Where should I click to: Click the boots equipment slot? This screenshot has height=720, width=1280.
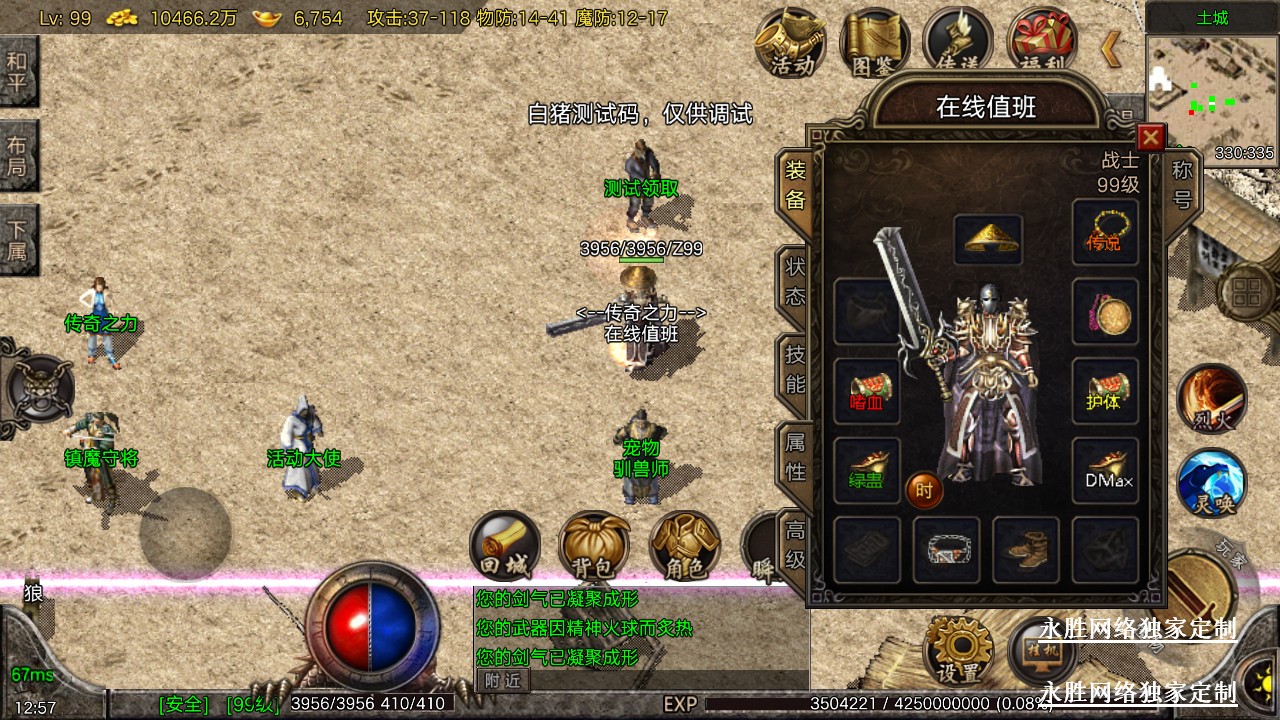(1026, 549)
